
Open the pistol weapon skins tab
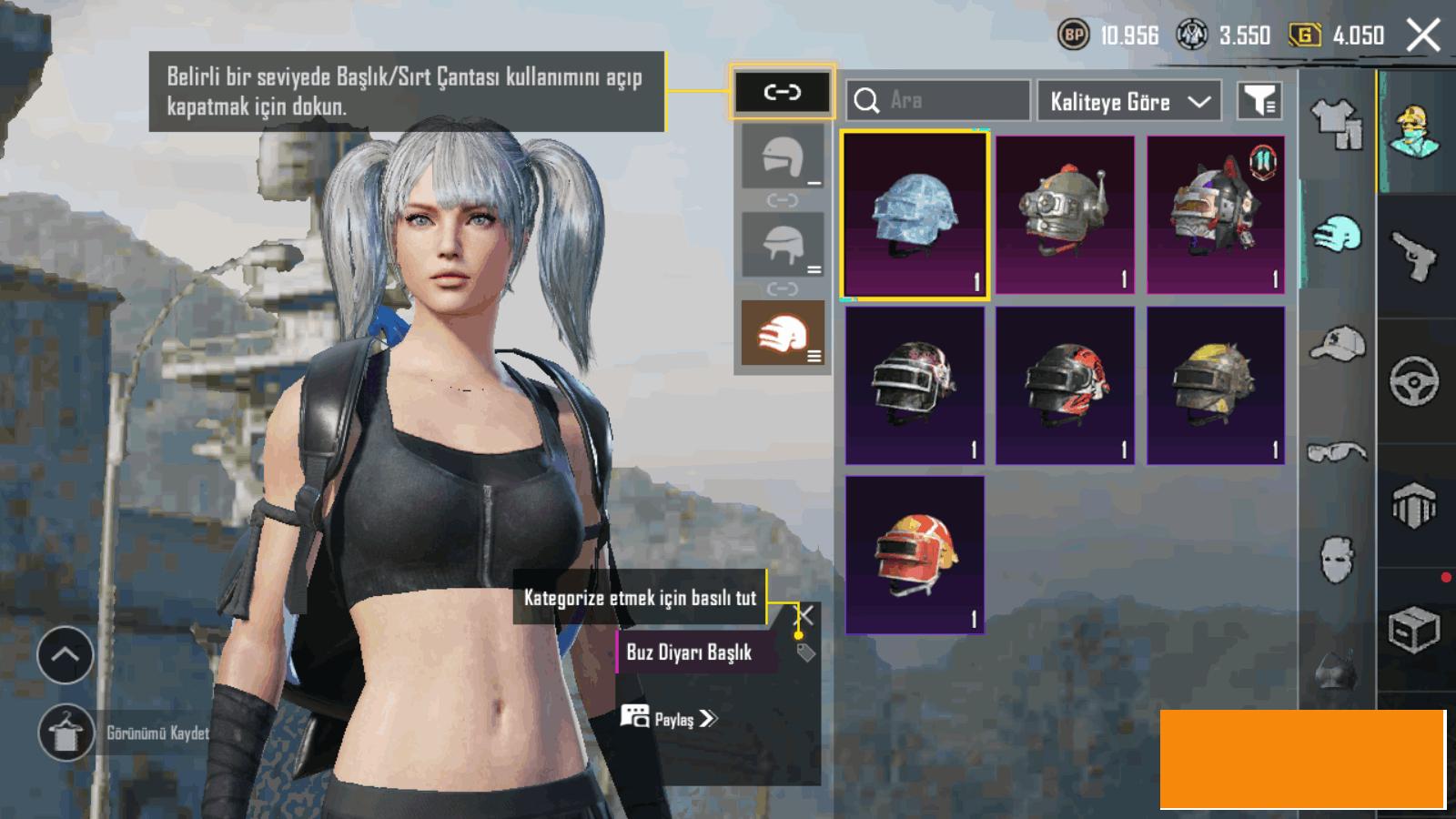coord(1415,257)
